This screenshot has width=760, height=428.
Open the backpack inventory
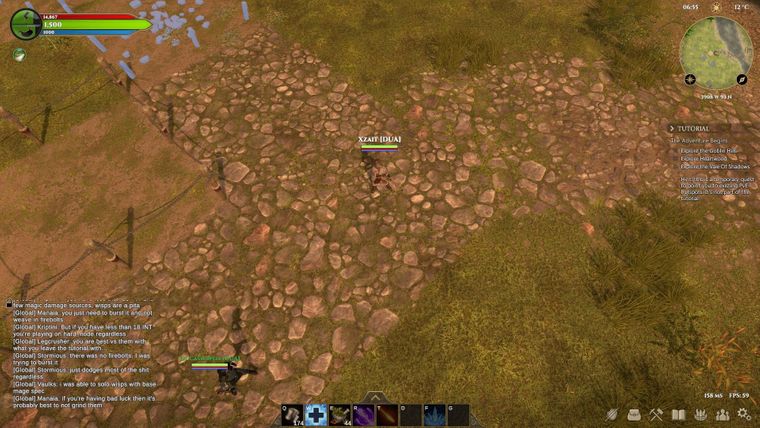tap(634, 414)
